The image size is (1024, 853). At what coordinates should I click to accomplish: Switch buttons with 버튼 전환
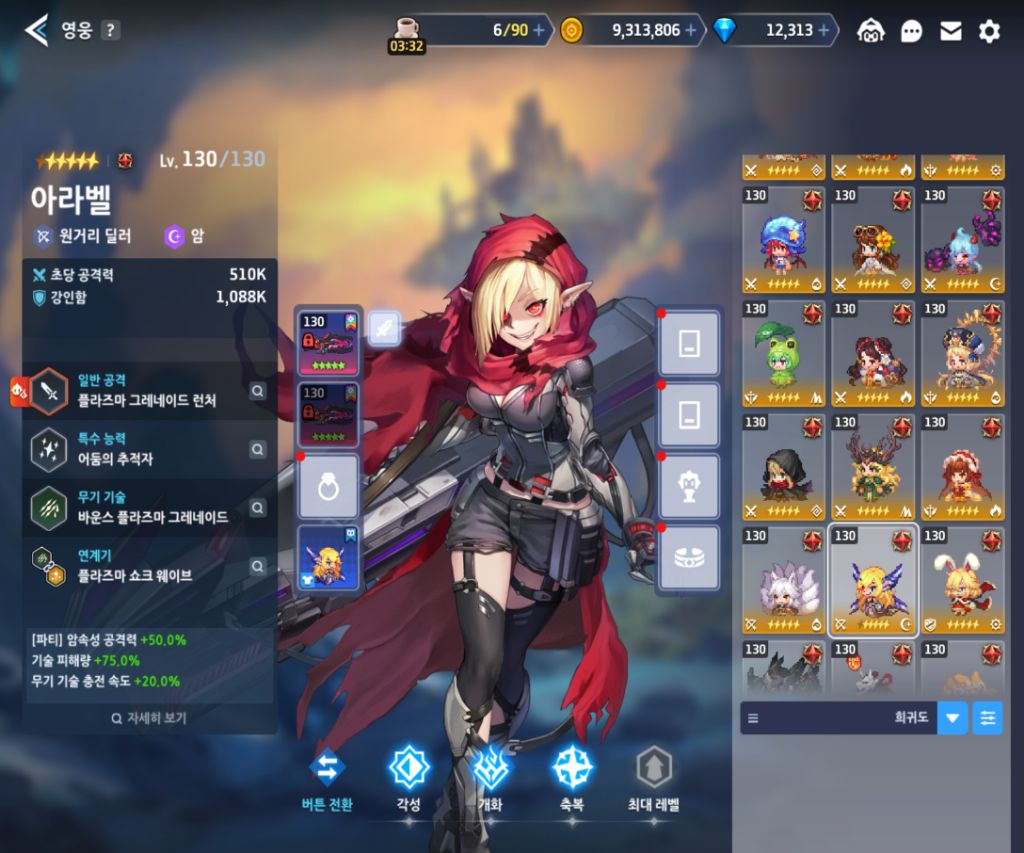click(x=327, y=777)
